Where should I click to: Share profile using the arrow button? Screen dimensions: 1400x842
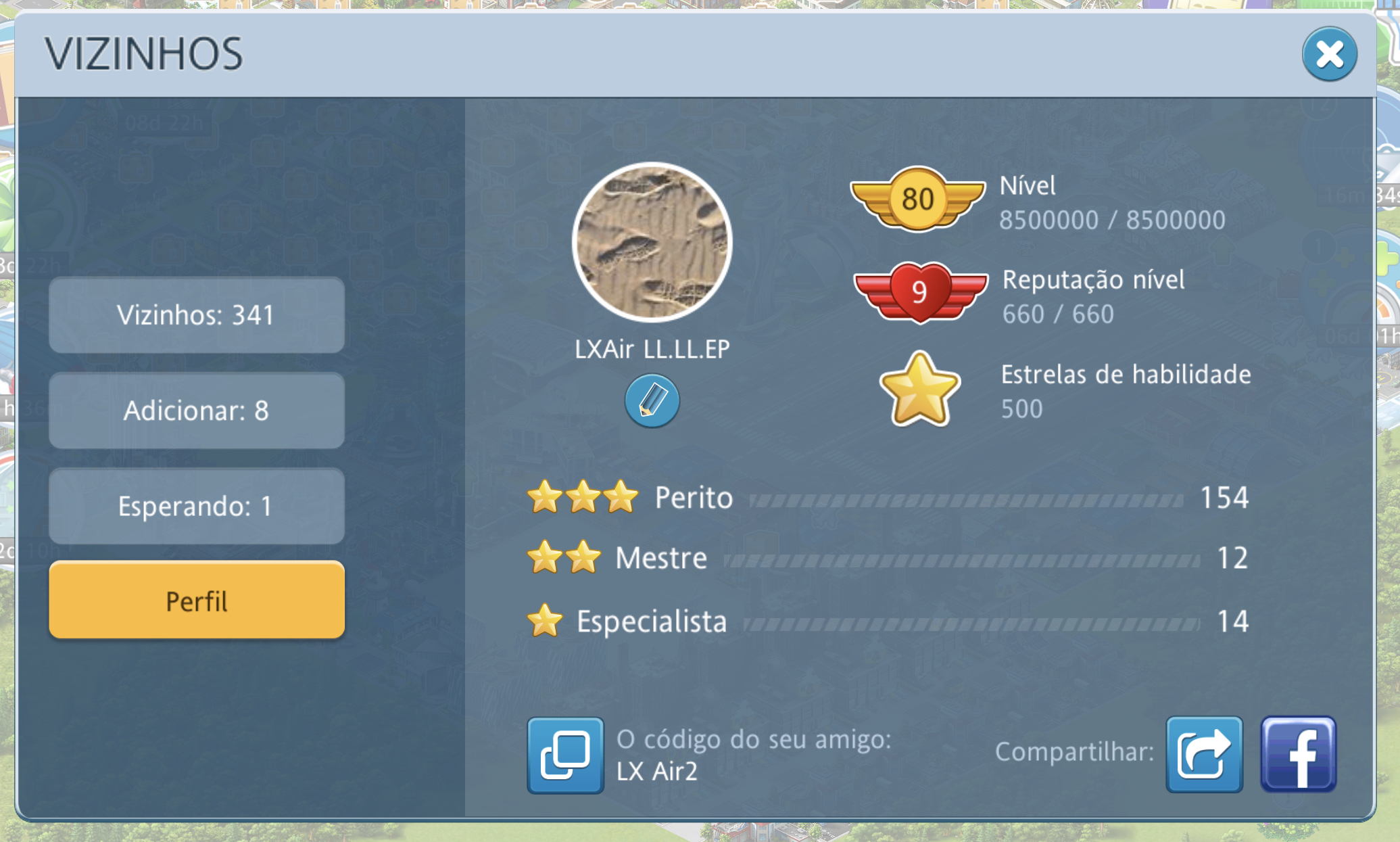pyautogui.click(x=1204, y=755)
